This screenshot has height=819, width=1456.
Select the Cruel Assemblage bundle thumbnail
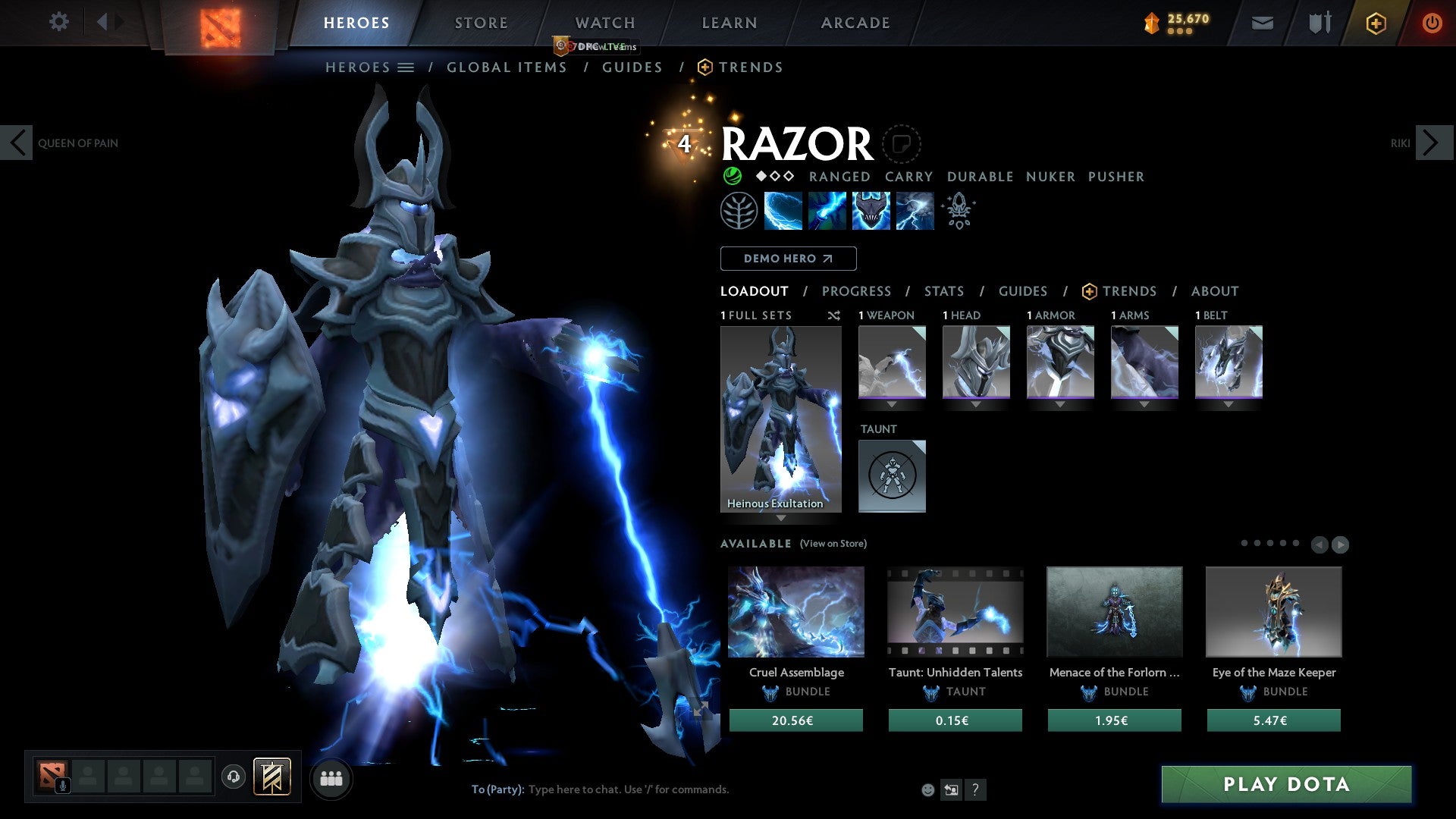click(x=795, y=611)
